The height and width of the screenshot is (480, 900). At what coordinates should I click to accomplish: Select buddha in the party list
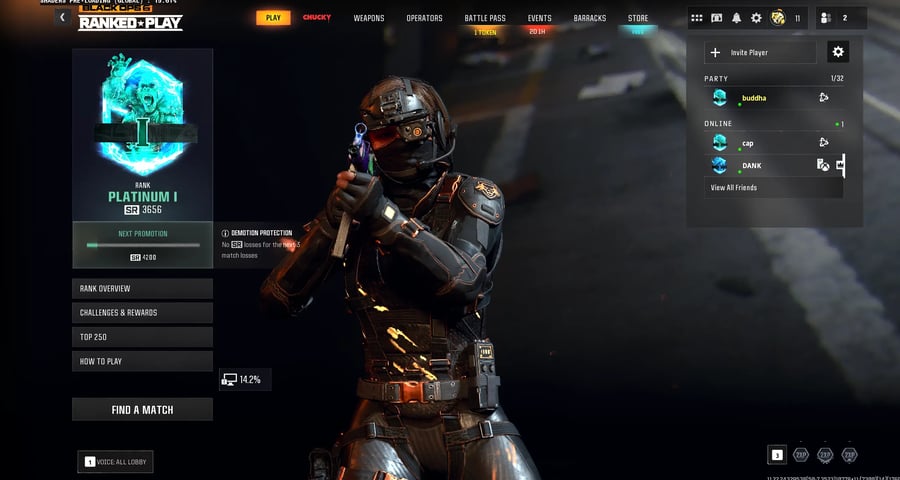(x=760, y=98)
